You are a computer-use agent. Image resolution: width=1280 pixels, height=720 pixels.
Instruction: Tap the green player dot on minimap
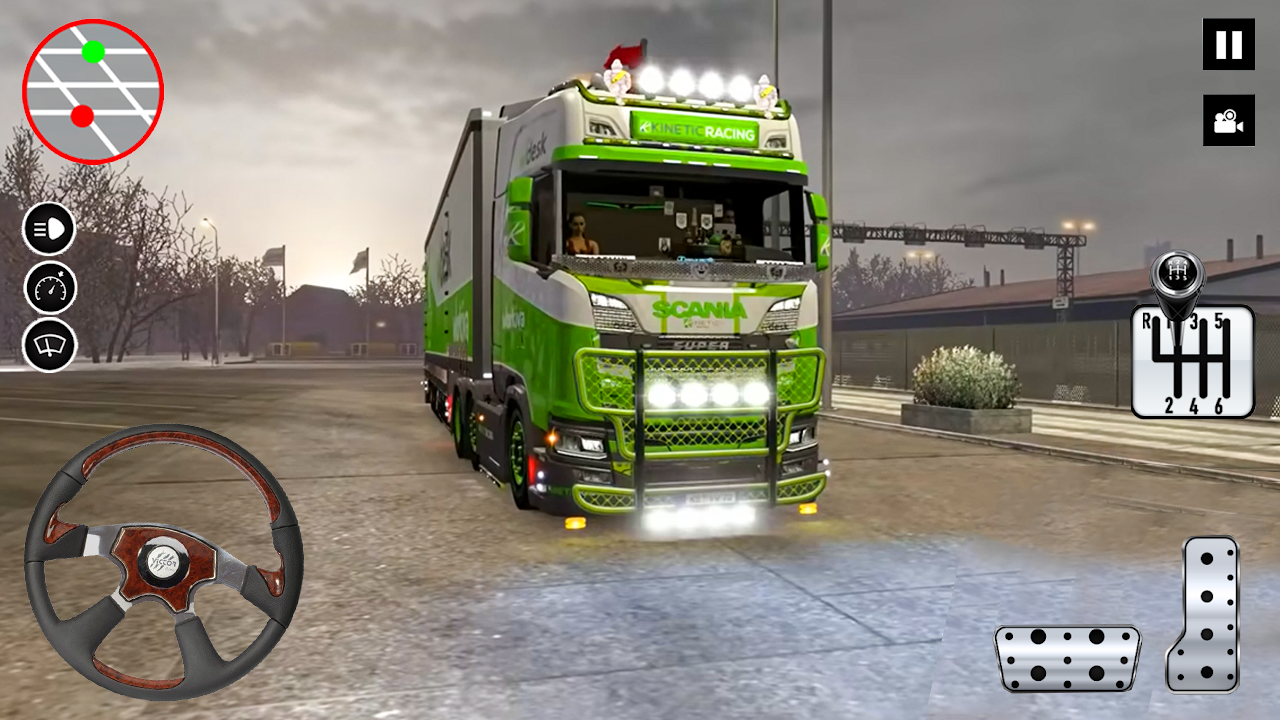click(94, 49)
